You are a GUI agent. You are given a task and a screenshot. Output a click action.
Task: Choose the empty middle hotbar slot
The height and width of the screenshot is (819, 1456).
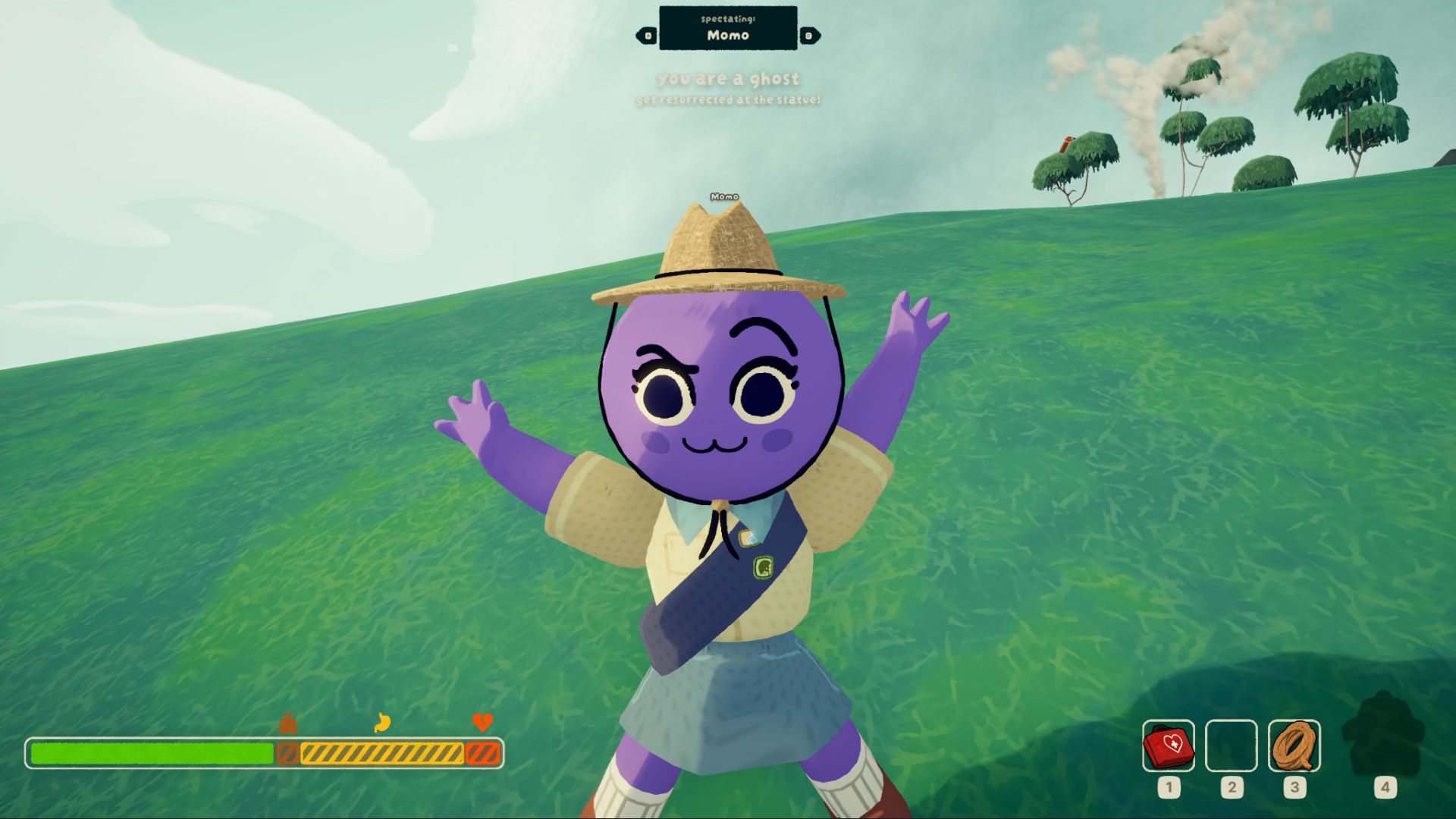click(x=1231, y=746)
